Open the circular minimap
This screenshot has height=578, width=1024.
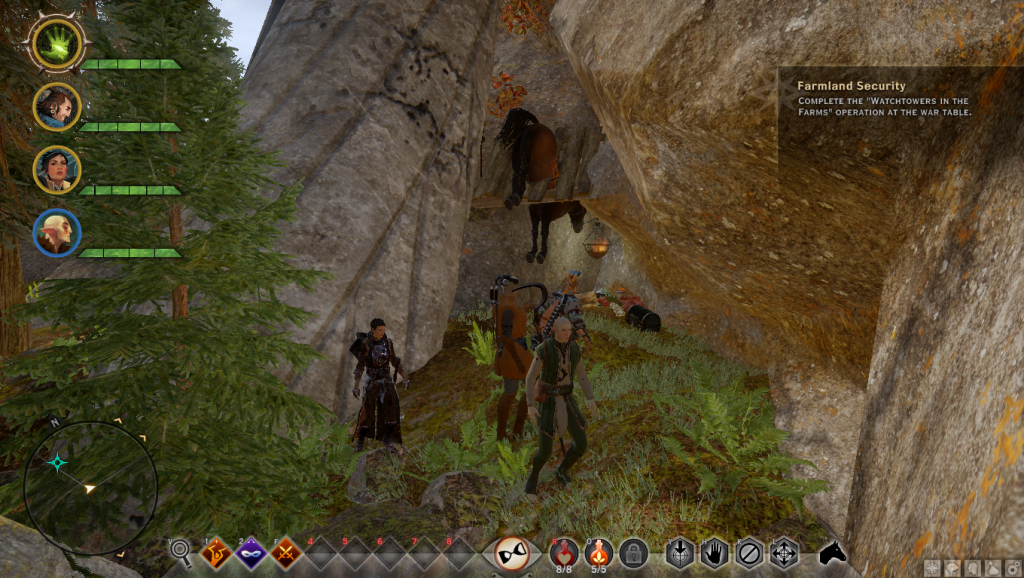click(x=90, y=488)
